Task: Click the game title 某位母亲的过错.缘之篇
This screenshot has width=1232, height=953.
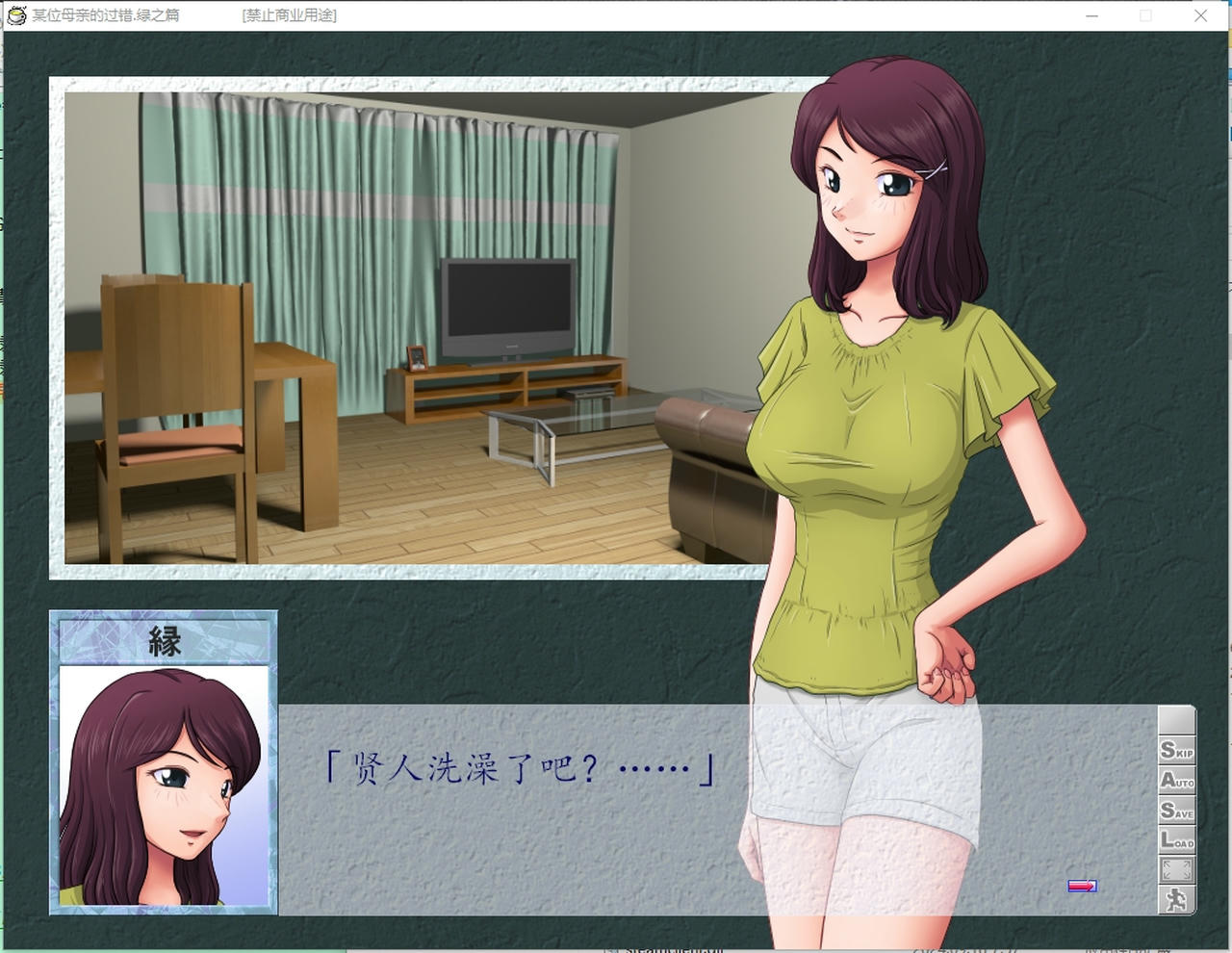Action: tap(104, 15)
